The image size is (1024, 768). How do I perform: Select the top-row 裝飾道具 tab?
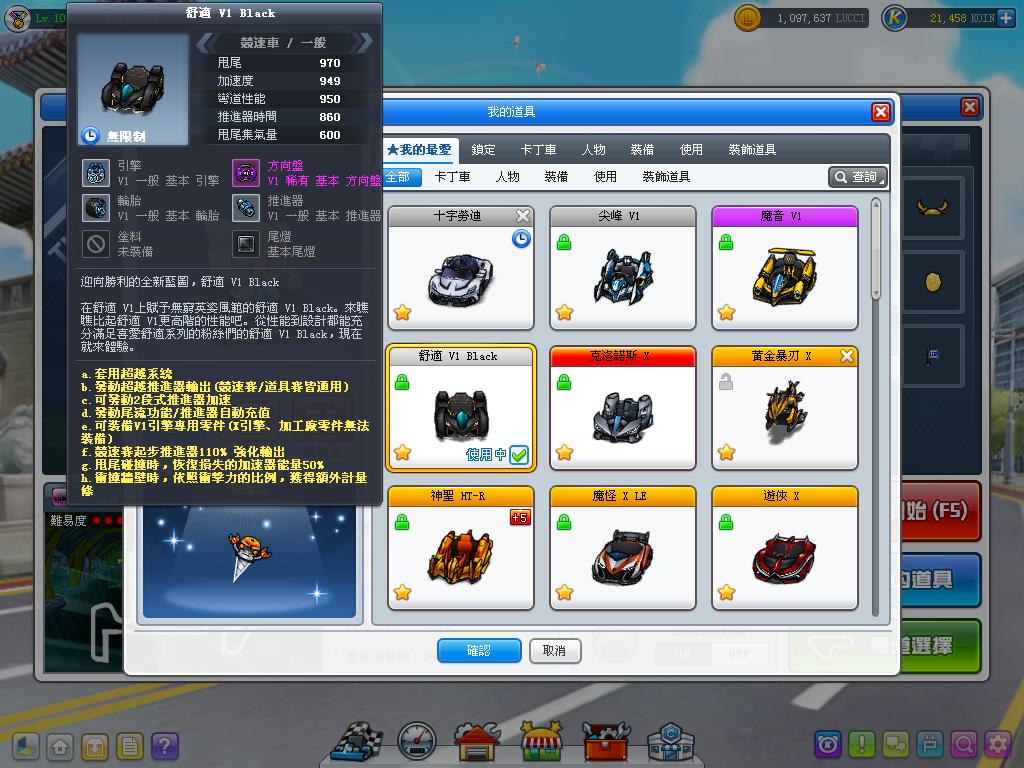(752, 150)
